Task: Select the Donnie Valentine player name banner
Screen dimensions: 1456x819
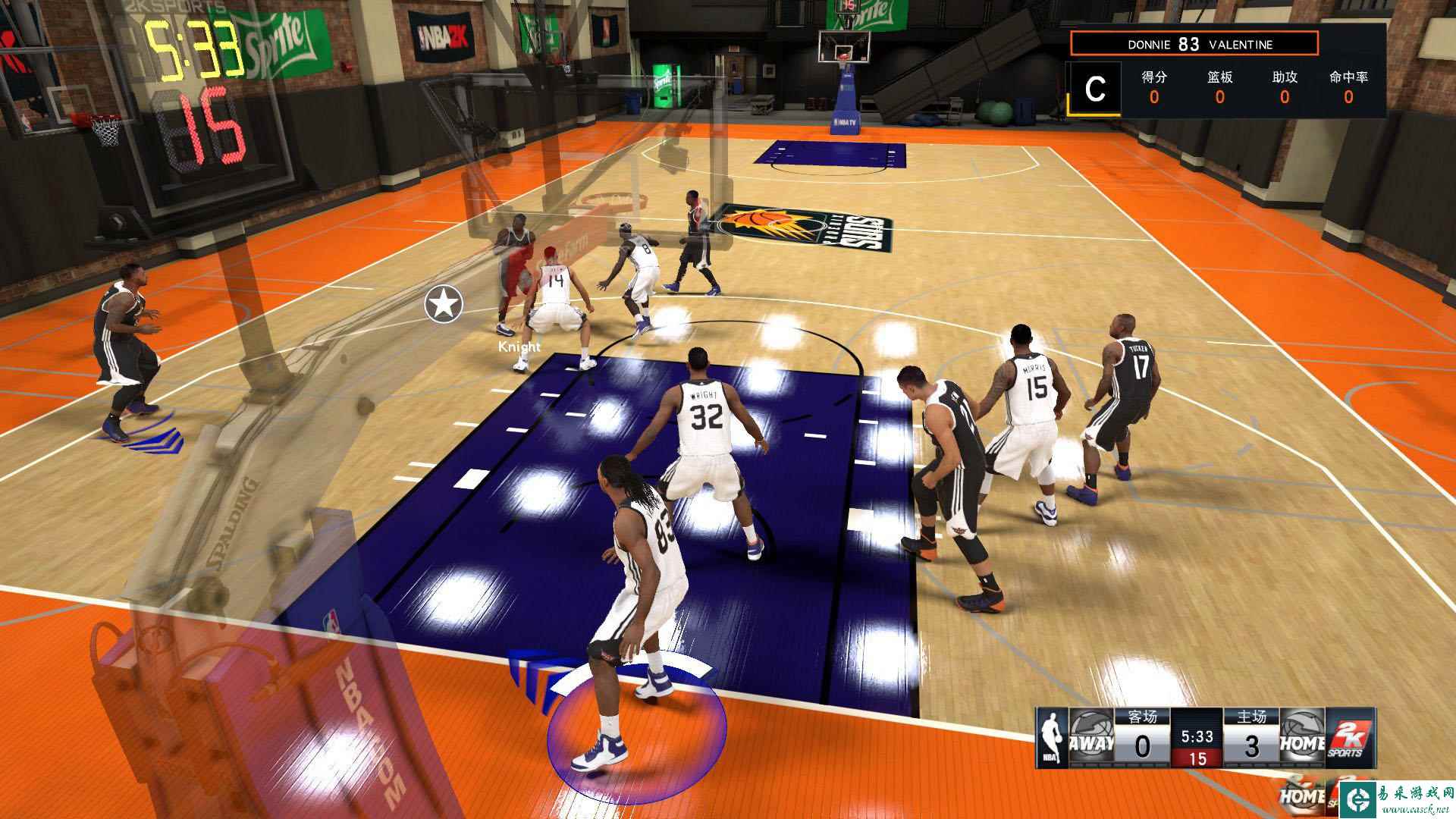Action: coord(1194,44)
